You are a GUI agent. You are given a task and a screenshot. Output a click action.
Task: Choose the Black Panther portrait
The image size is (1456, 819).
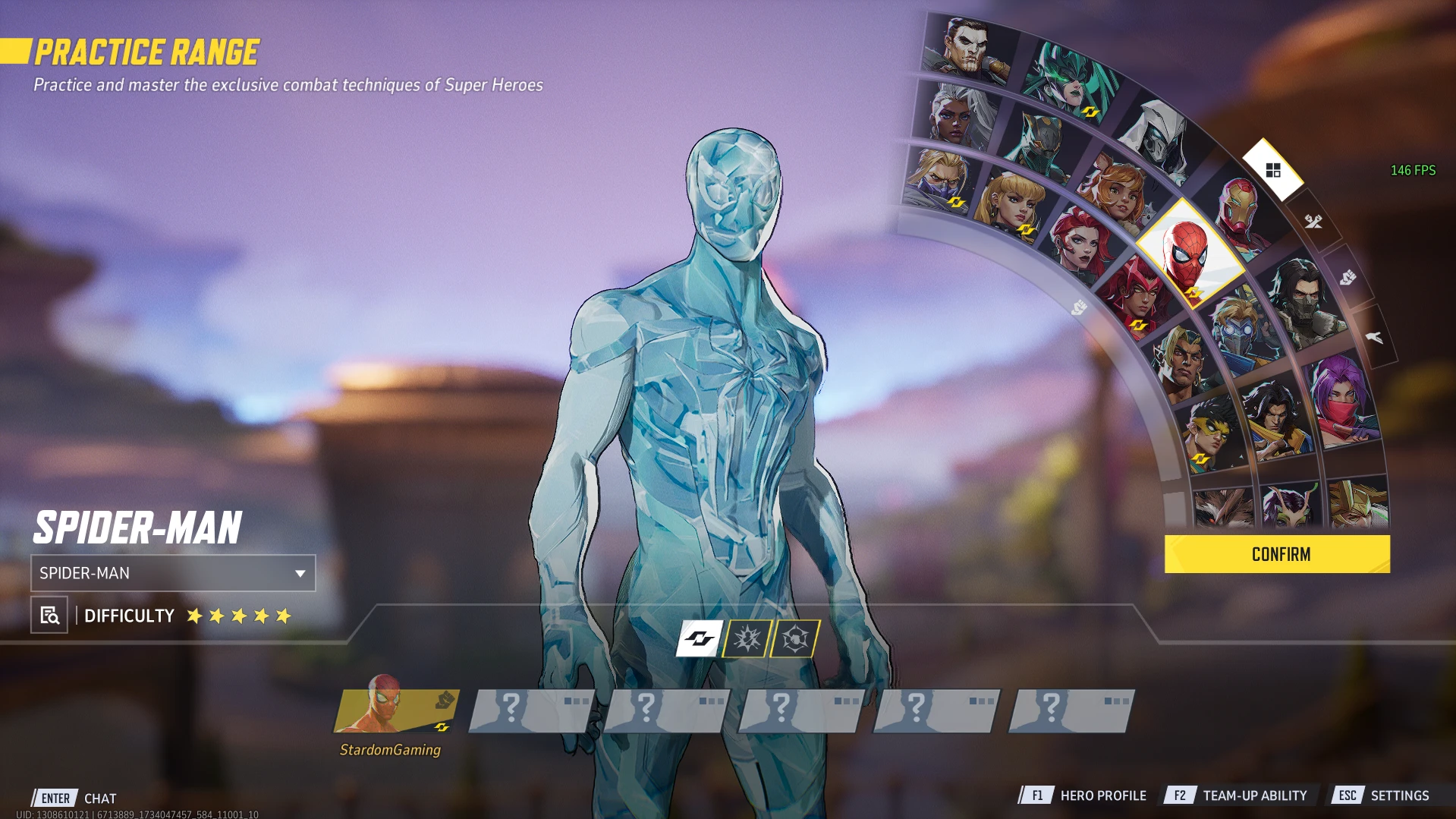point(1041,142)
